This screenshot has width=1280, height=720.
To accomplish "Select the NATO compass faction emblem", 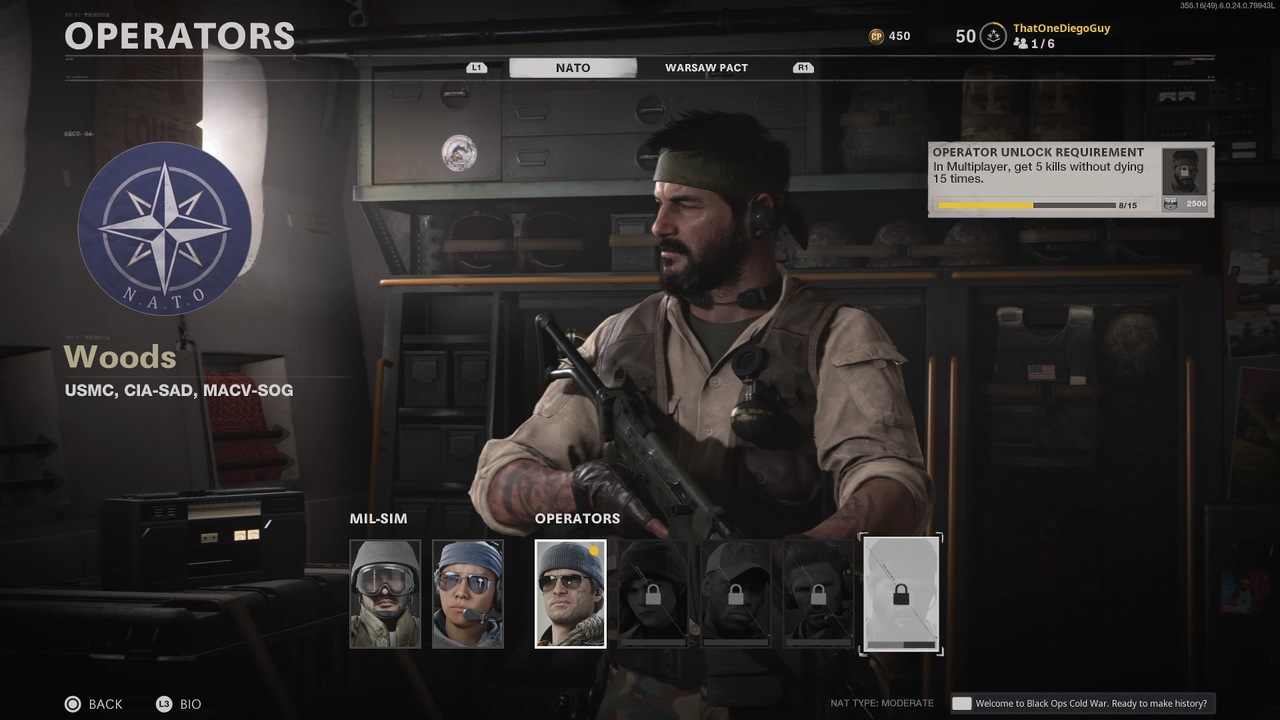I will coord(165,228).
